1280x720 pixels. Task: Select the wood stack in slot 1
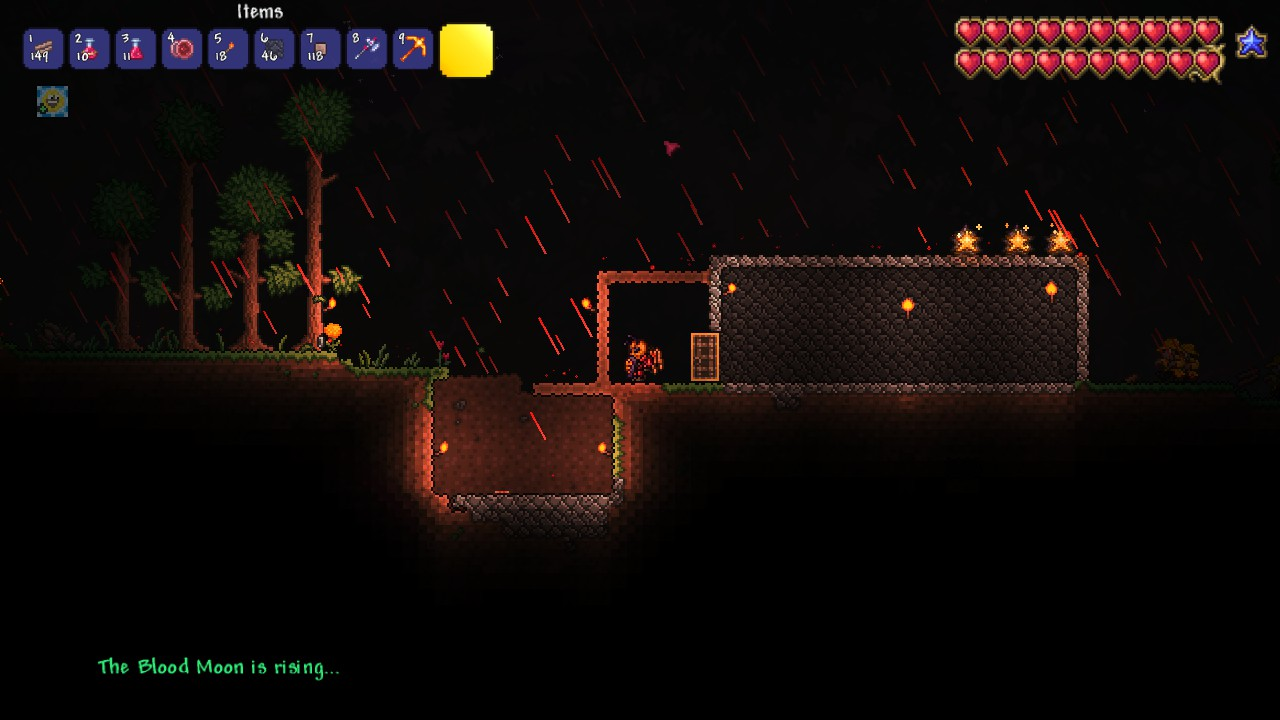pyautogui.click(x=43, y=49)
